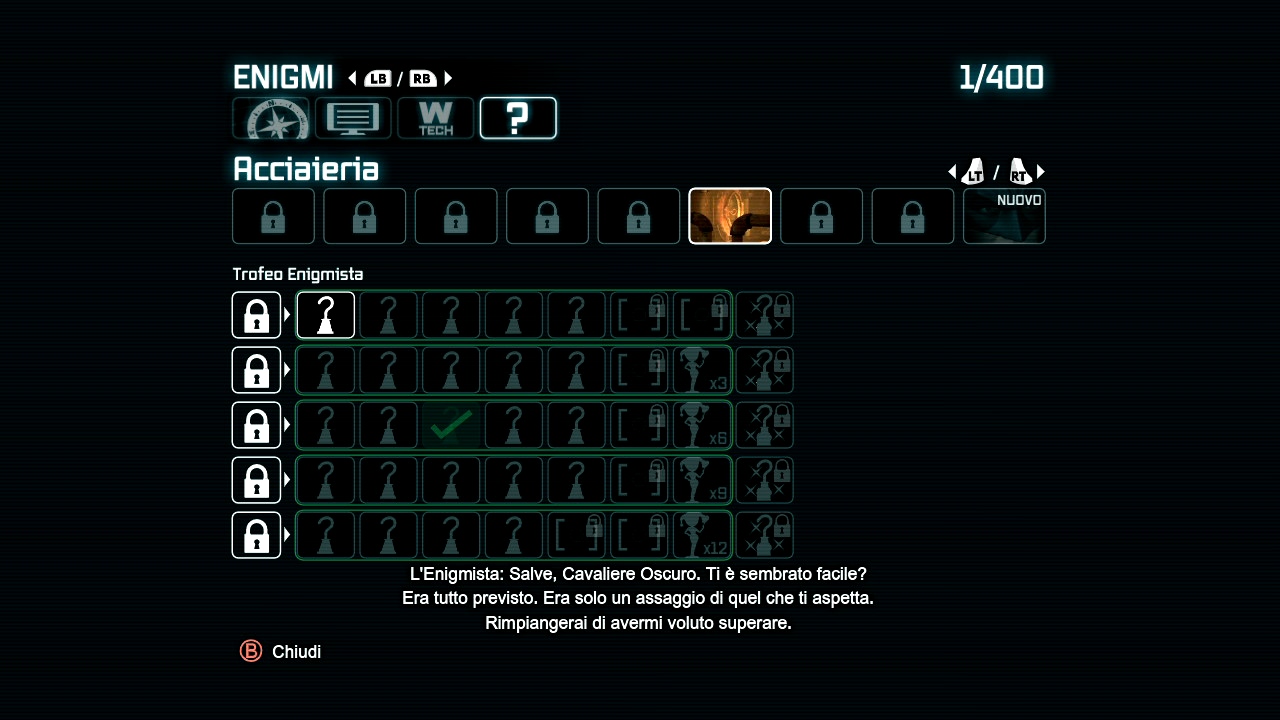1280x720 pixels.
Task: Choose the question mark riddles tab
Action: (x=518, y=119)
